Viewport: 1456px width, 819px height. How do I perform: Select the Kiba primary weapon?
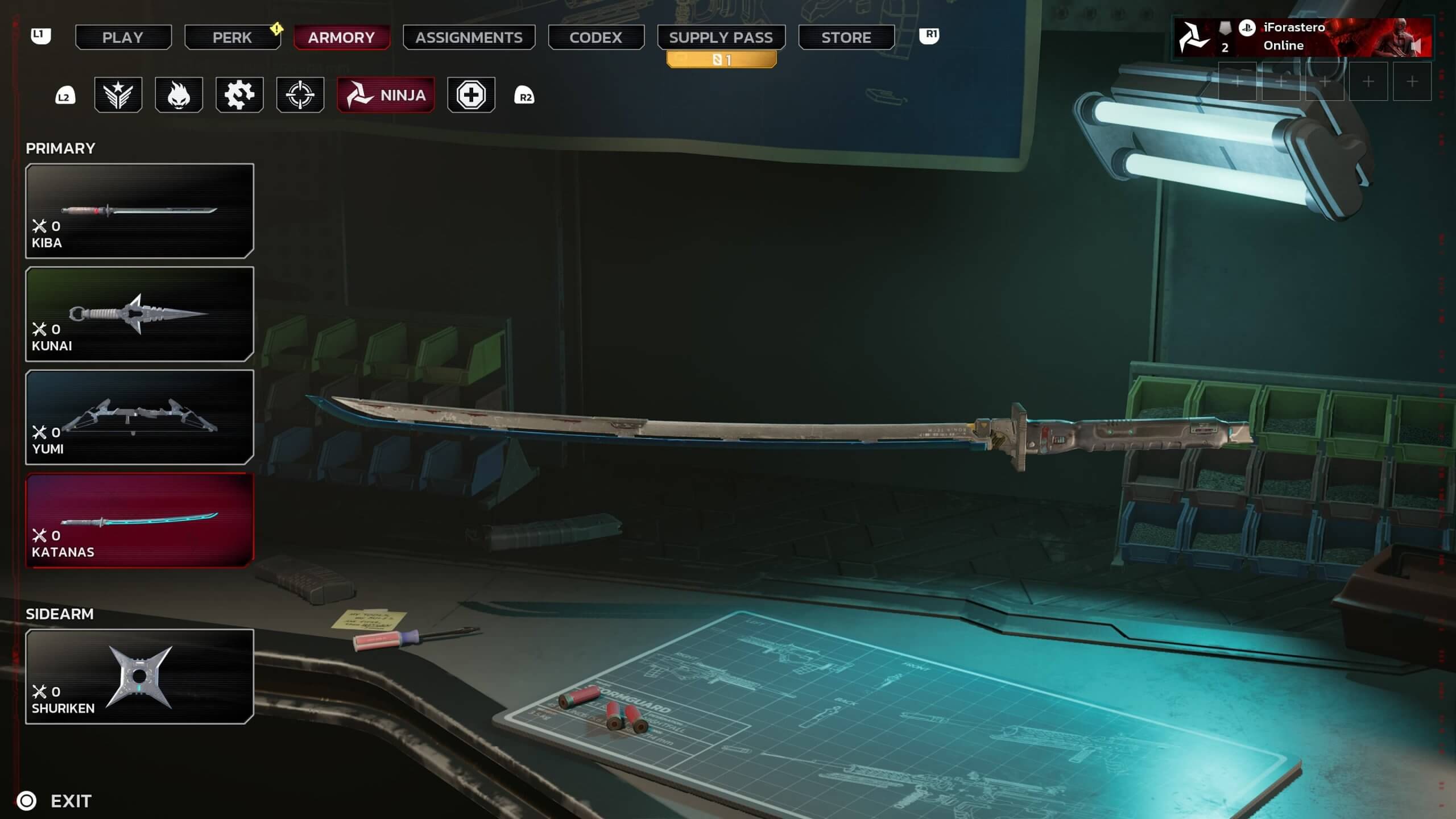tap(139, 211)
